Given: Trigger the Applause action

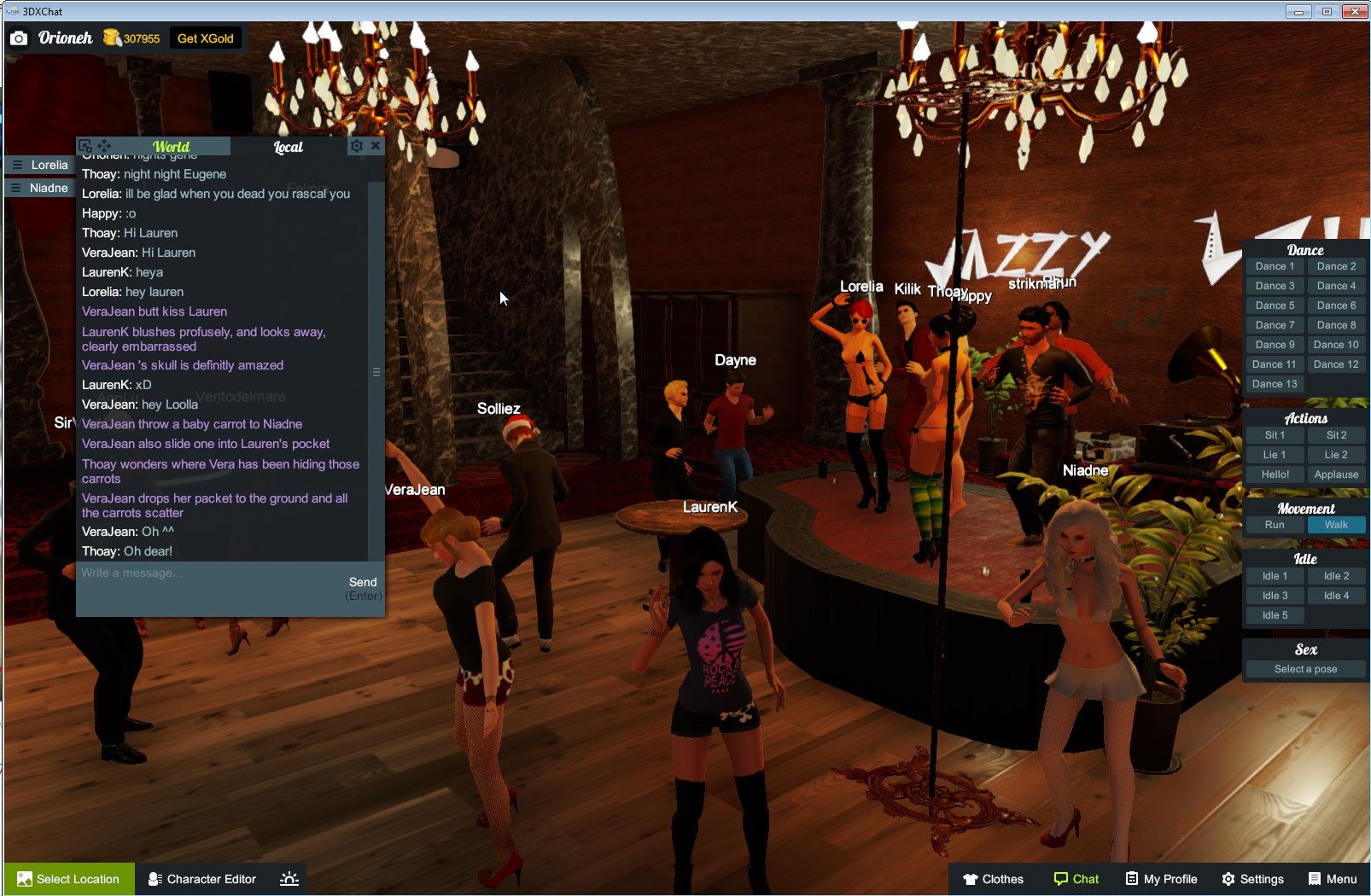Looking at the screenshot, I should pyautogui.click(x=1336, y=474).
